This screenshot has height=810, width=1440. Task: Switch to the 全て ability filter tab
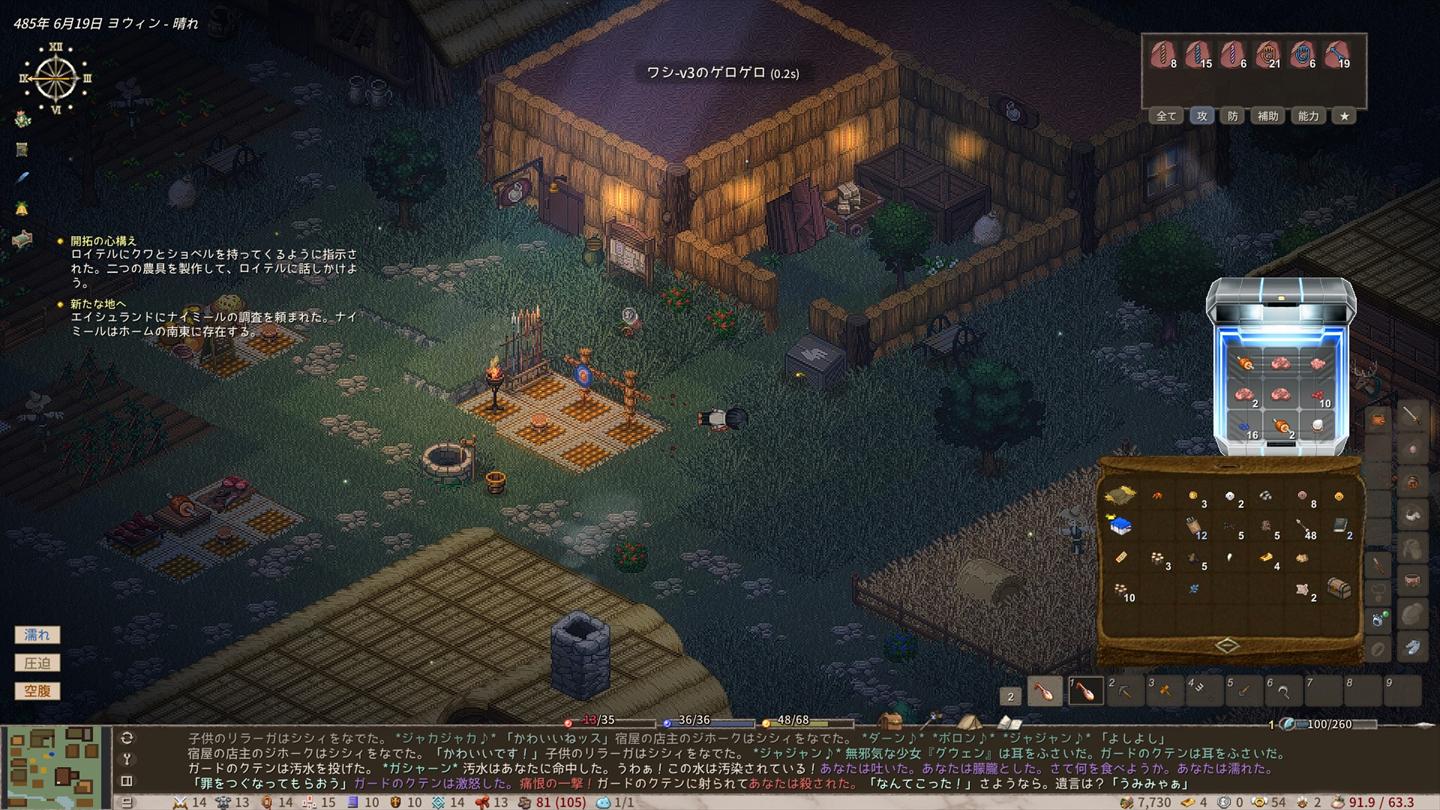1166,116
